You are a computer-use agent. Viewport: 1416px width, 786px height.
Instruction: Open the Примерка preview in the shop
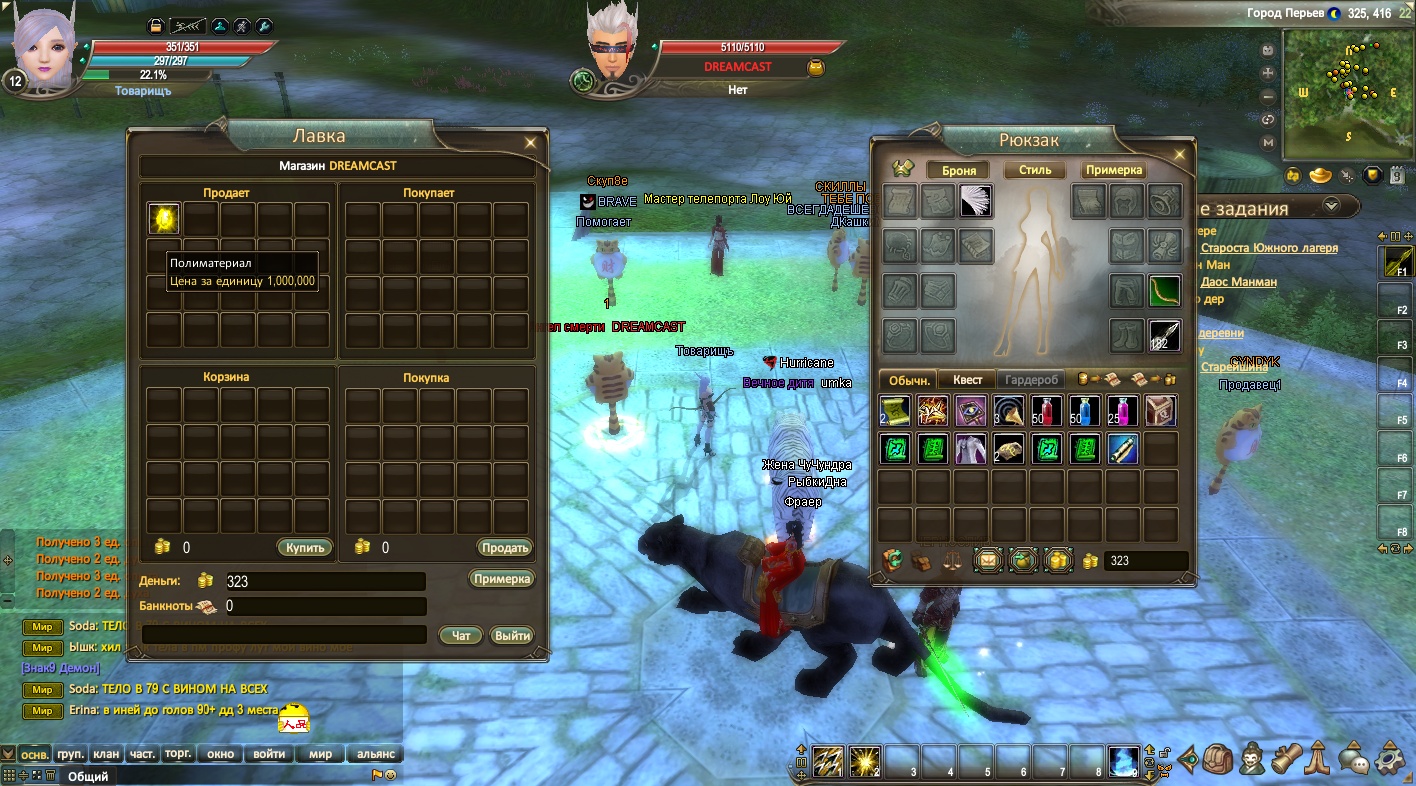[501, 579]
